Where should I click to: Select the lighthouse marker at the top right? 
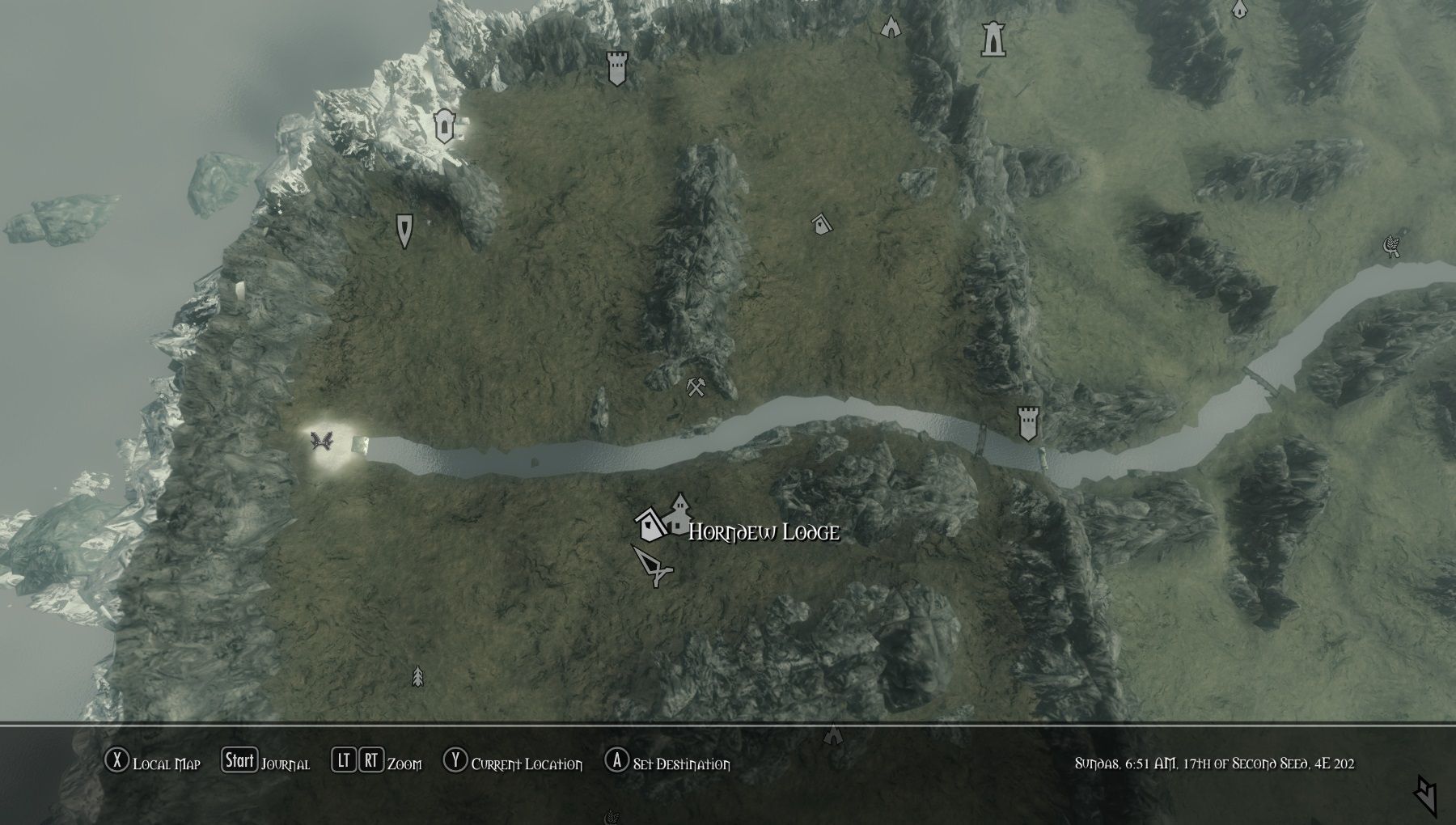click(x=993, y=38)
